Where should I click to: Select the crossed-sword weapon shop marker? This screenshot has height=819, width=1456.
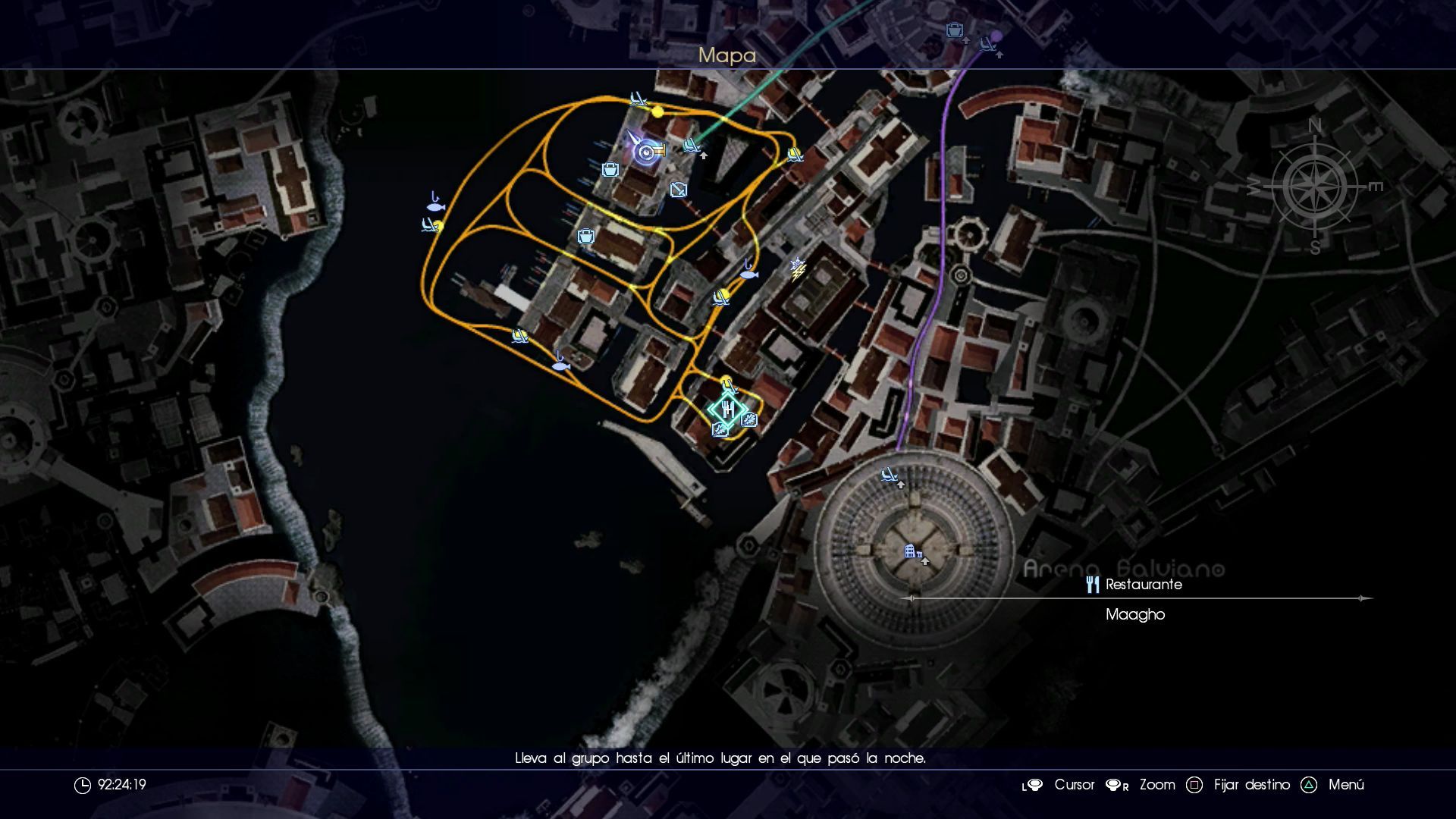pos(678,190)
